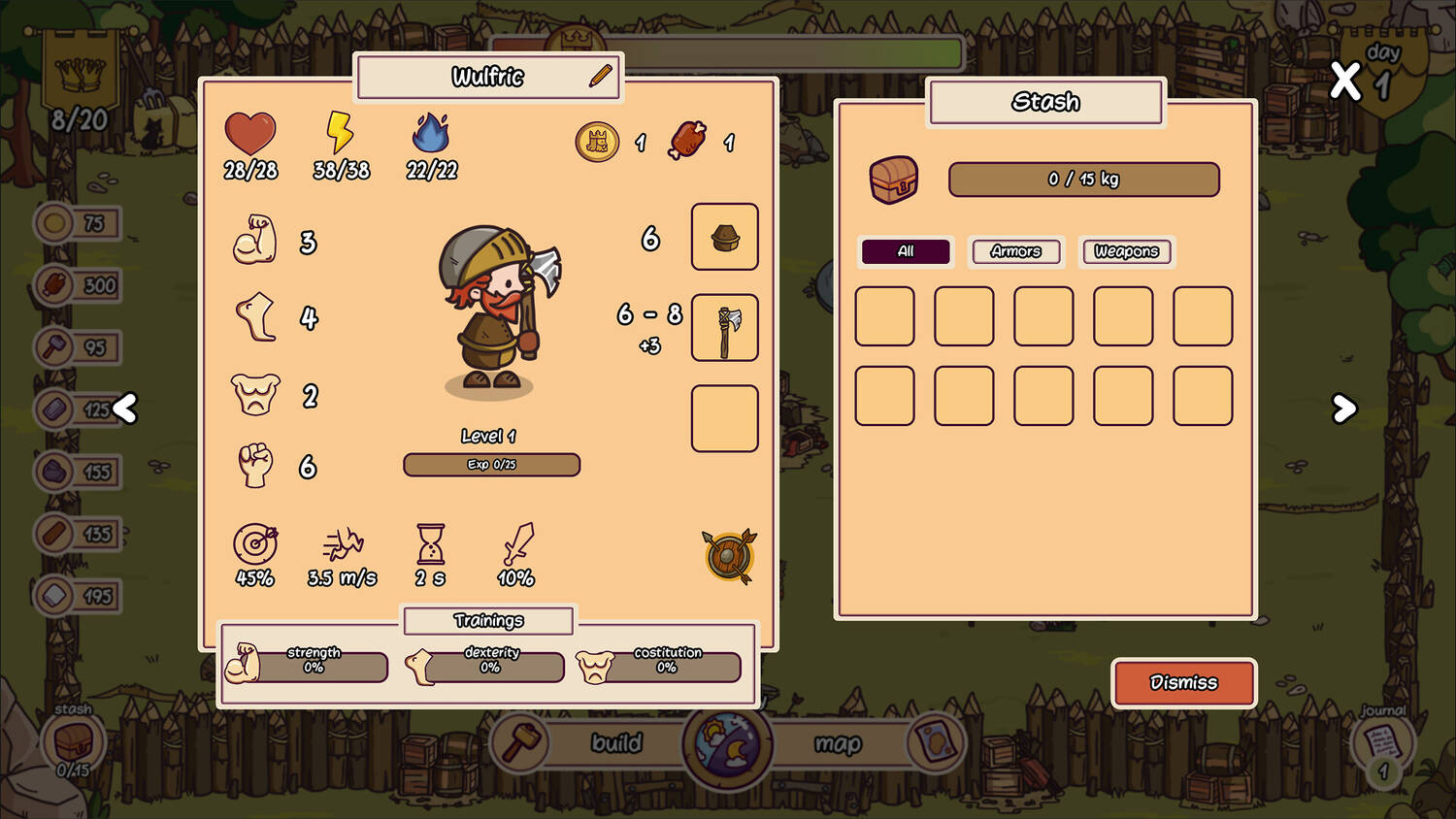Show All items in the stash
This screenshot has width=1456, height=819.
tap(906, 251)
